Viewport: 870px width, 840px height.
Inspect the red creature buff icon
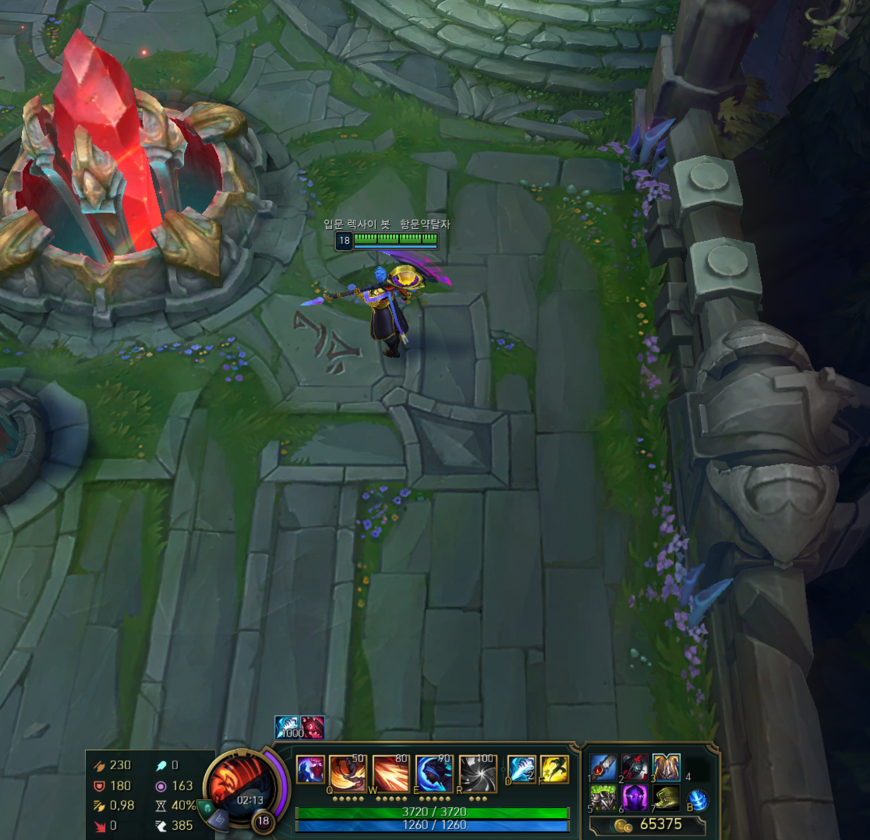click(312, 727)
